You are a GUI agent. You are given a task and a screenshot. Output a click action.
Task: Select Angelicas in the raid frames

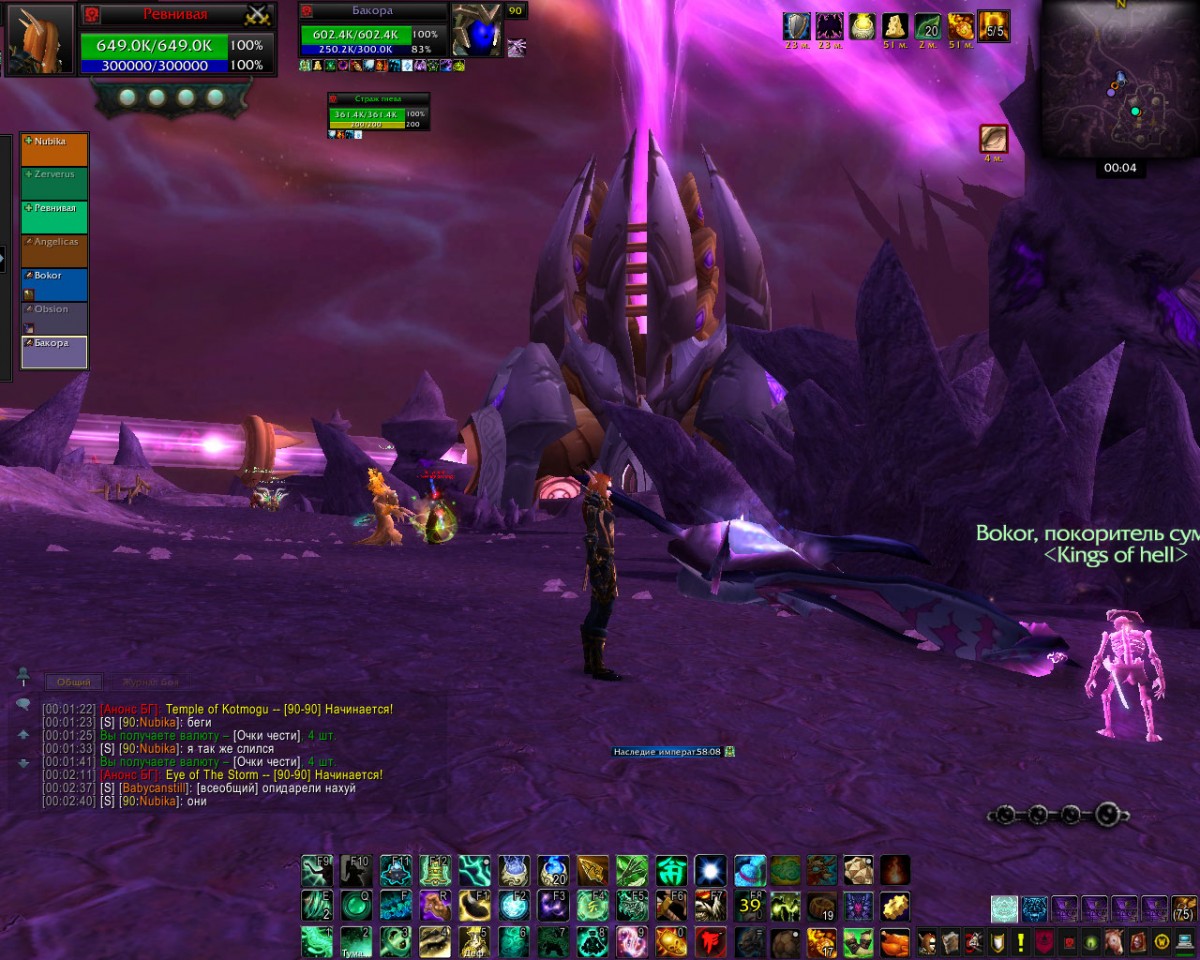tap(55, 251)
